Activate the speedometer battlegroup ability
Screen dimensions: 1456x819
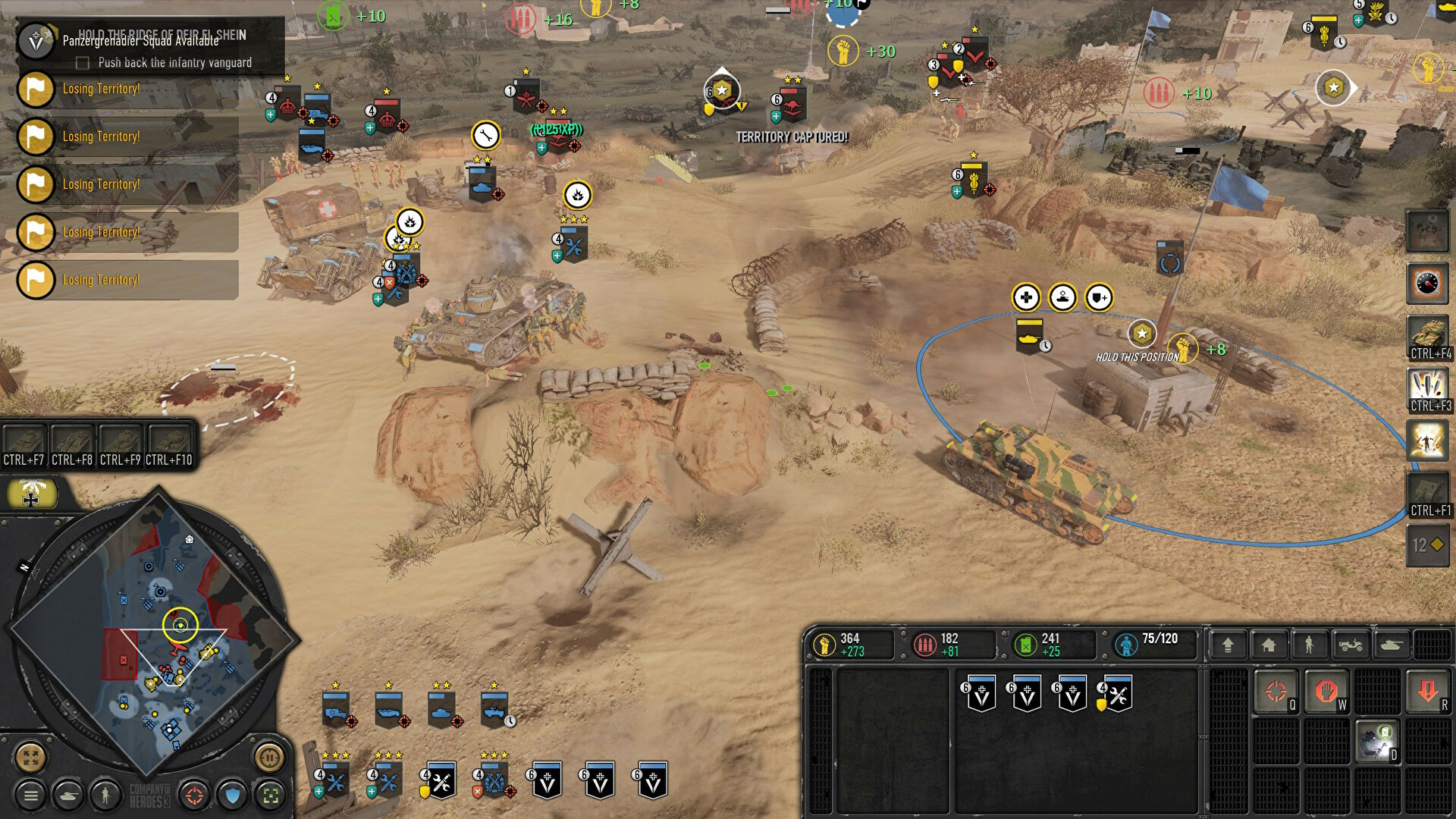pos(1427,284)
